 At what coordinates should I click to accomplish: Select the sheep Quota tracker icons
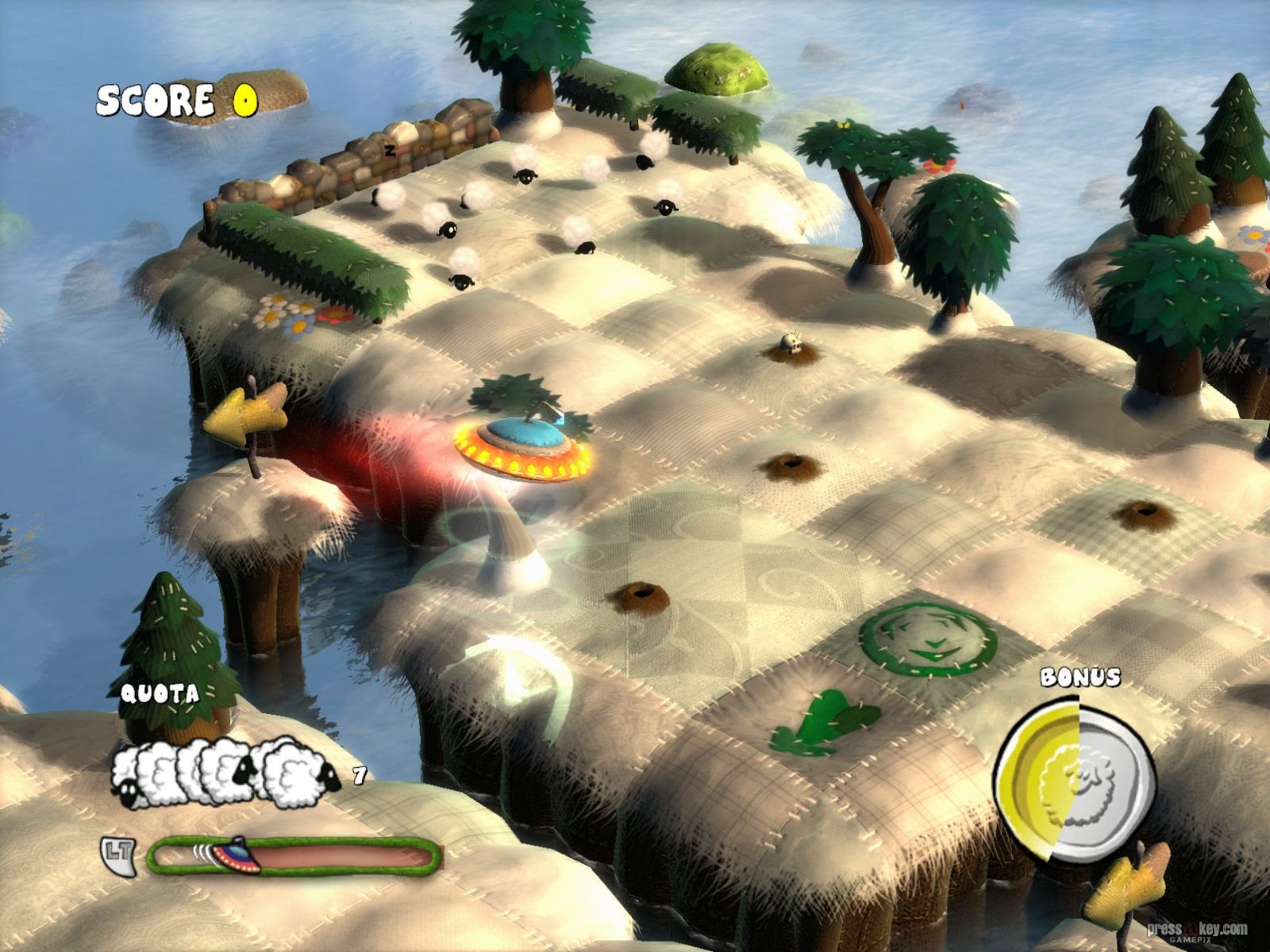pyautogui.click(x=225, y=773)
